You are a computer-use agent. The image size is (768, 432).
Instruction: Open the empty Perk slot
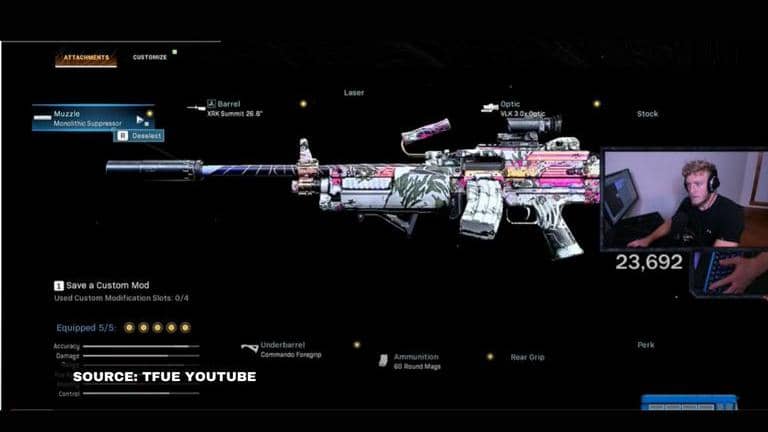(646, 345)
